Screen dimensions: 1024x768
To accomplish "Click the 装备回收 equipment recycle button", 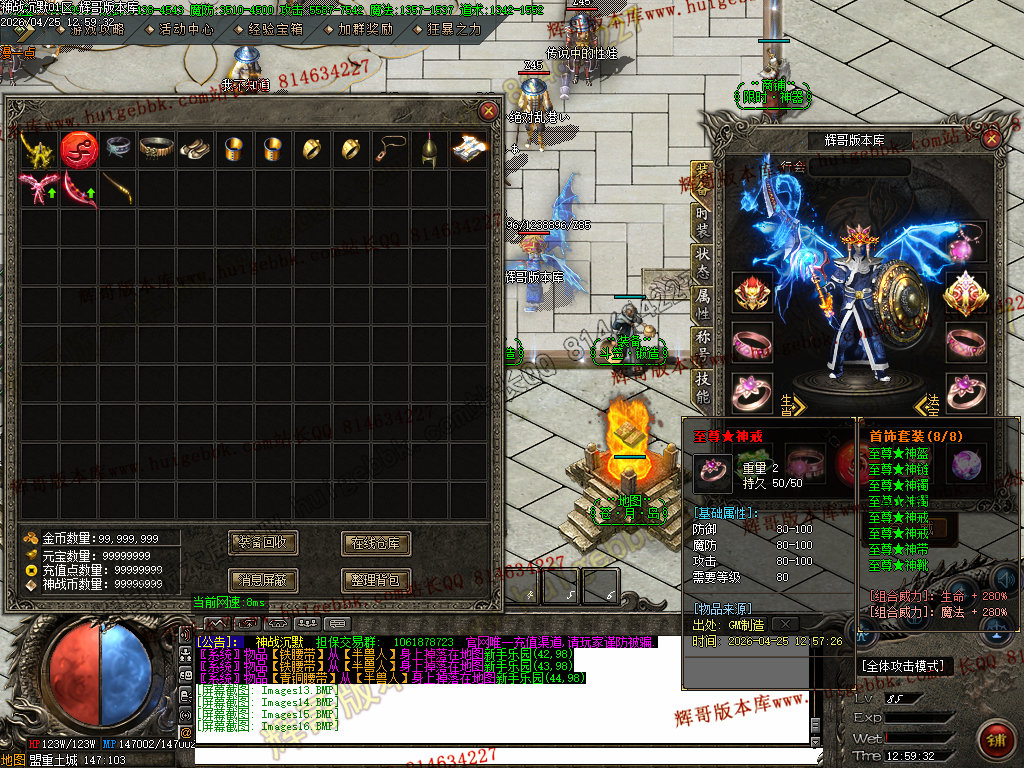I will pos(263,543).
